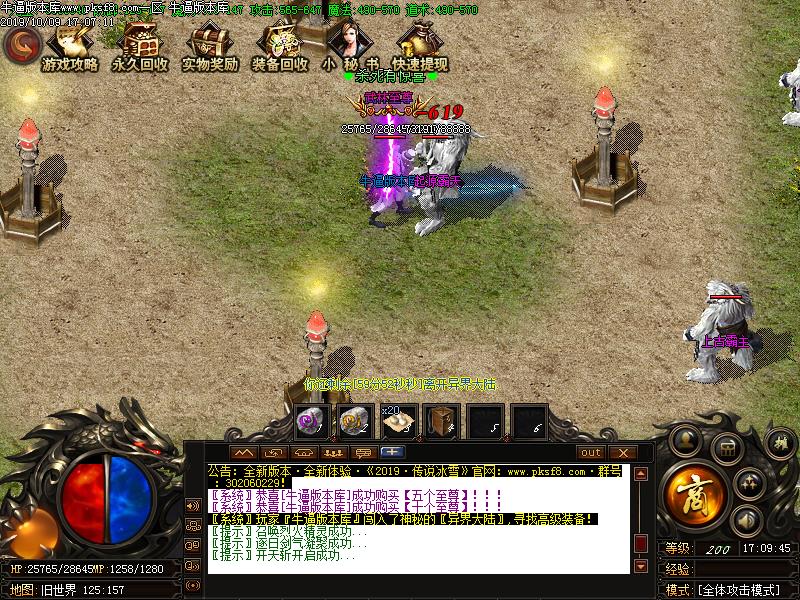
Task: Use the purple swirl item in hotbar slot 1
Action: (312, 421)
